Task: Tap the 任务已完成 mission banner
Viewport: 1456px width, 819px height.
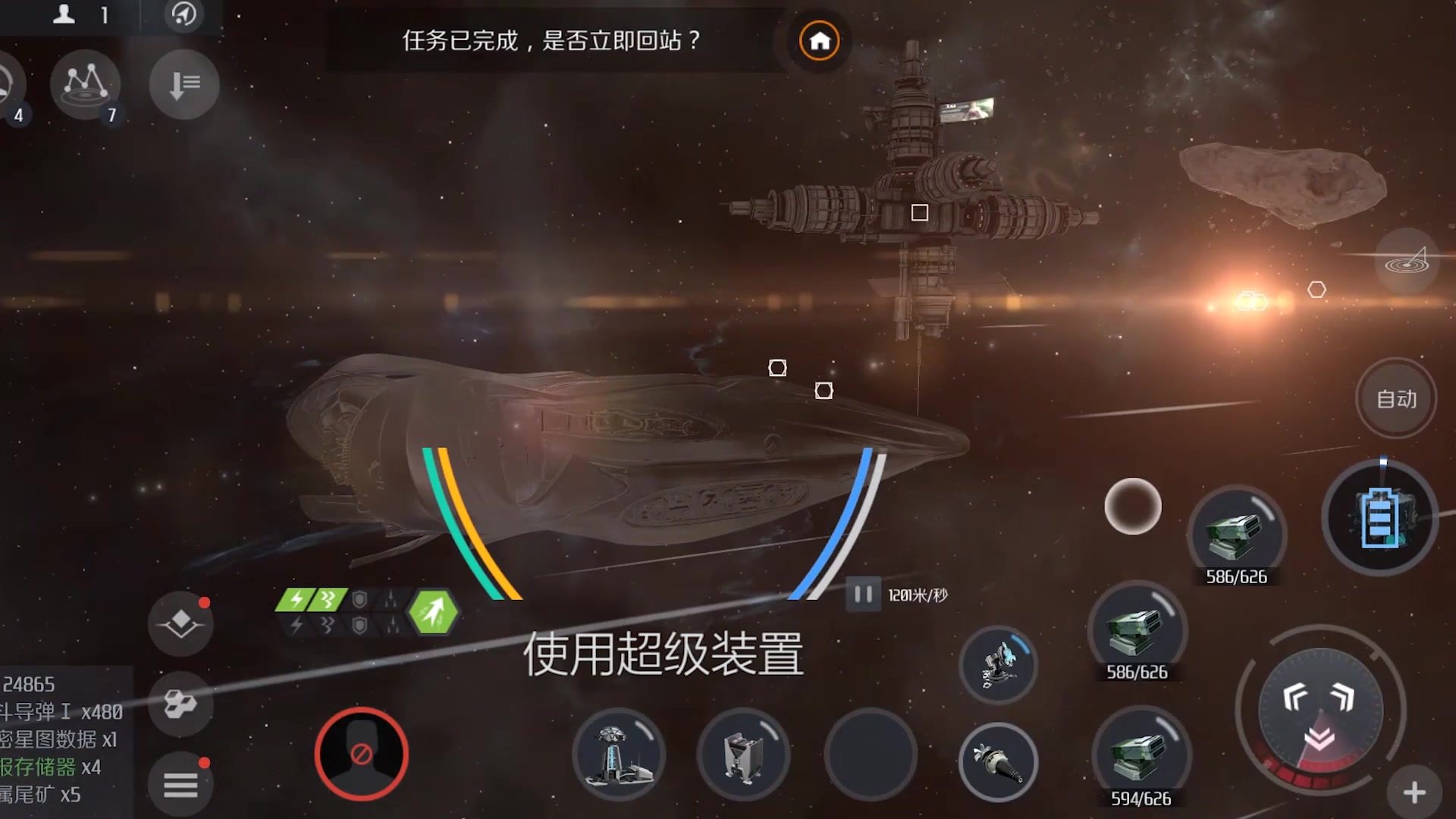Action: 550,42
